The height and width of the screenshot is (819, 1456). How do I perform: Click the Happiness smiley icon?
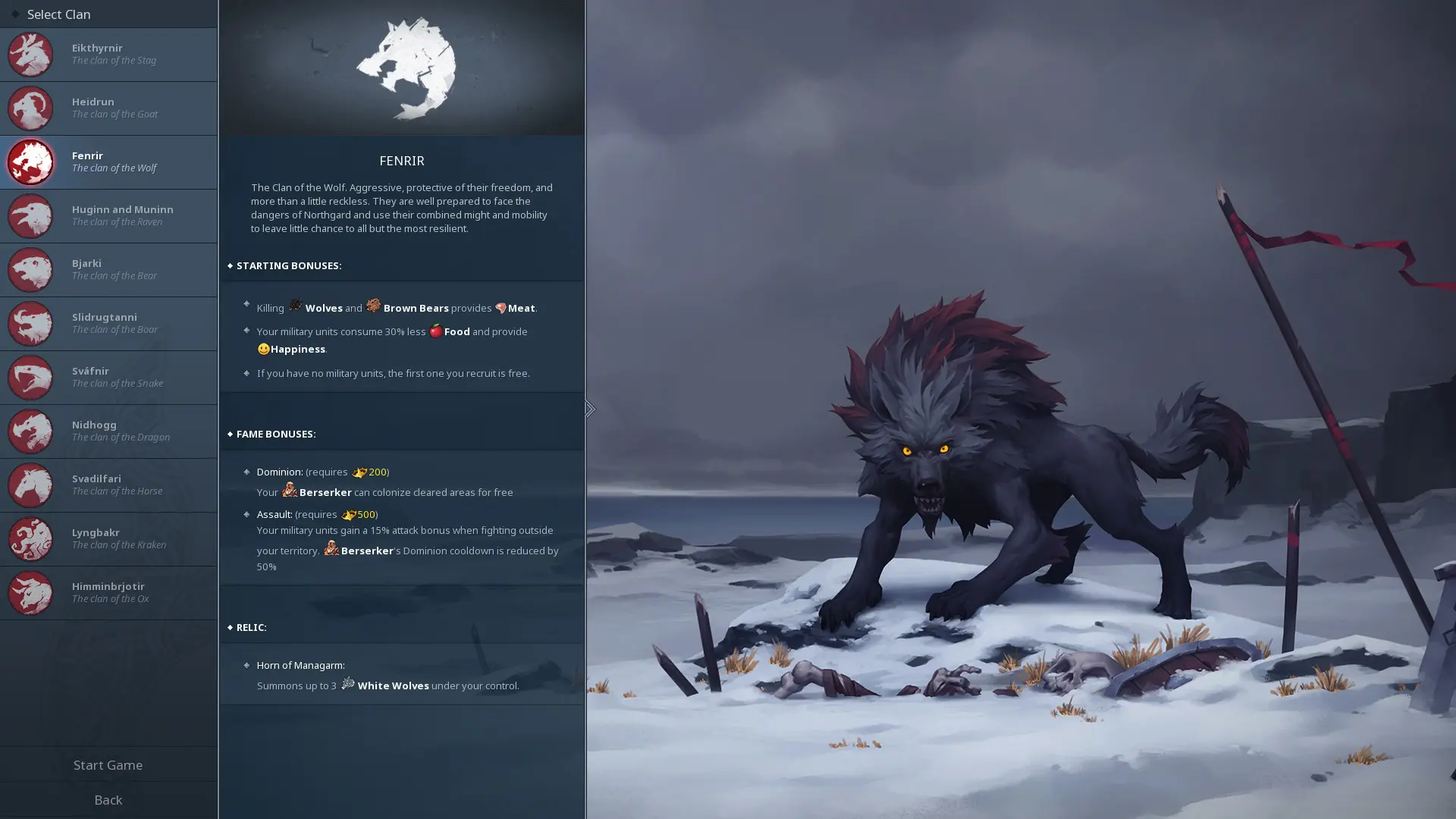coord(263,349)
